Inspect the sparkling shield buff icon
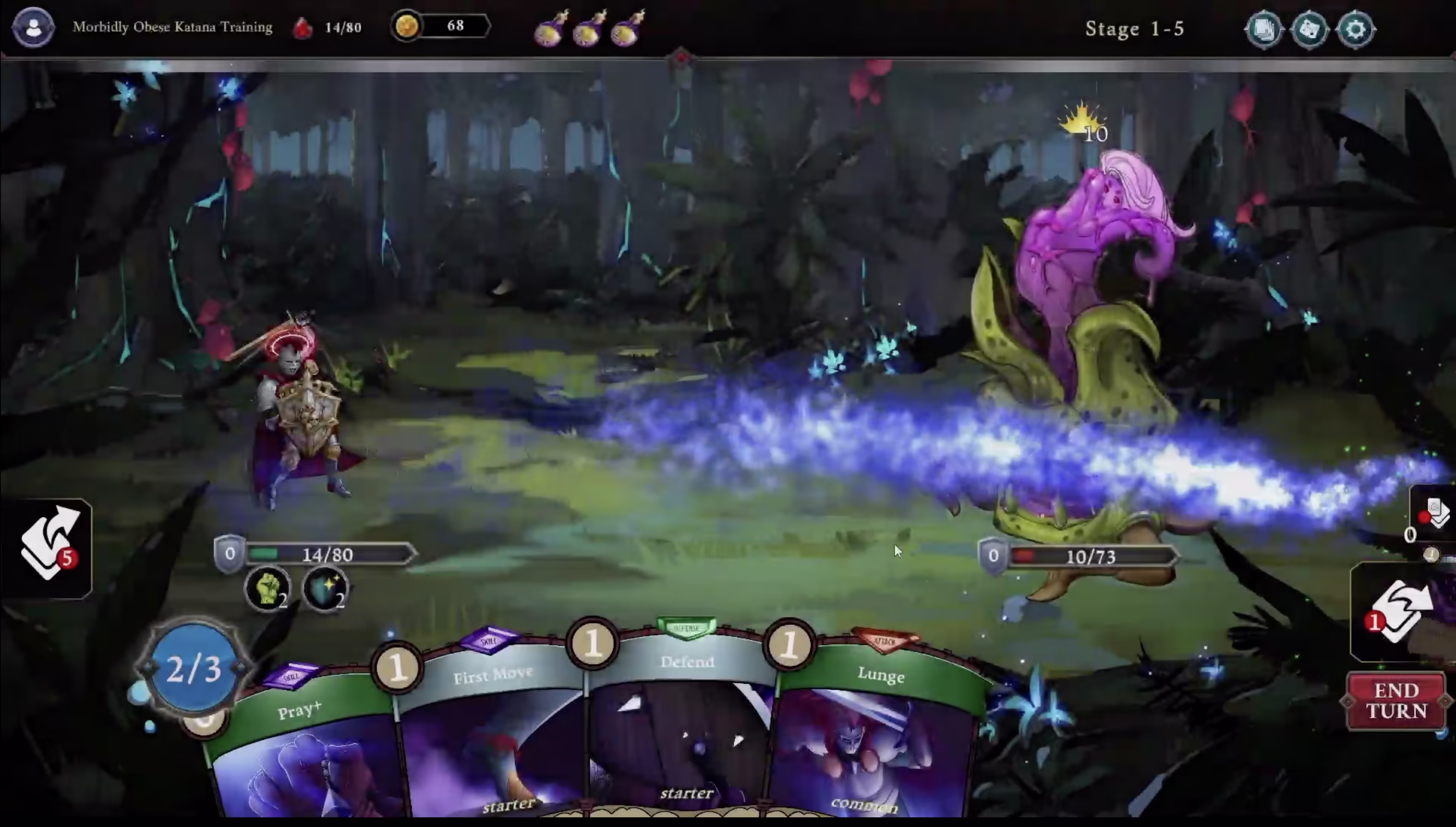1456x827 pixels. point(326,588)
